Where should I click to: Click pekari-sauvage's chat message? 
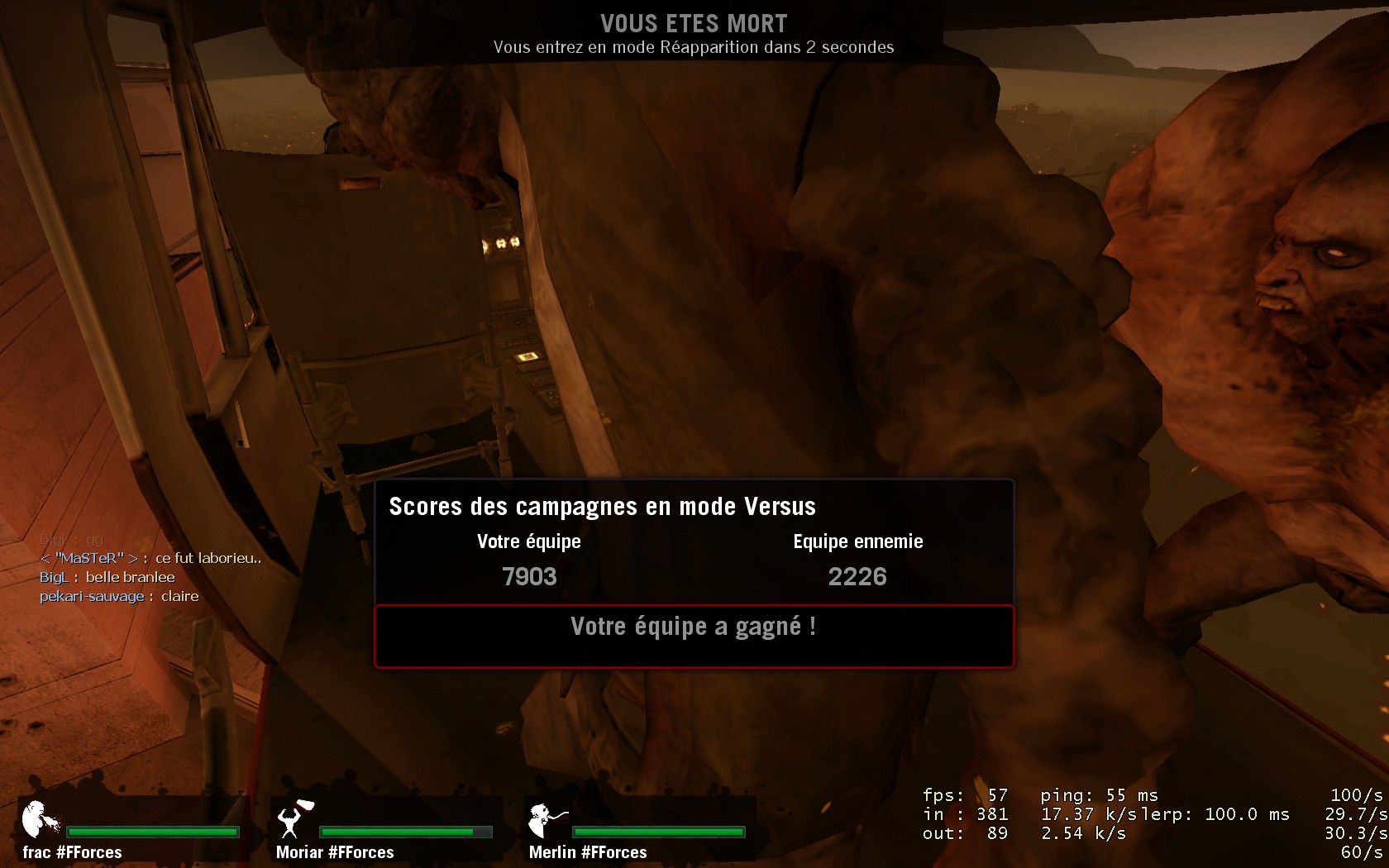click(119, 596)
